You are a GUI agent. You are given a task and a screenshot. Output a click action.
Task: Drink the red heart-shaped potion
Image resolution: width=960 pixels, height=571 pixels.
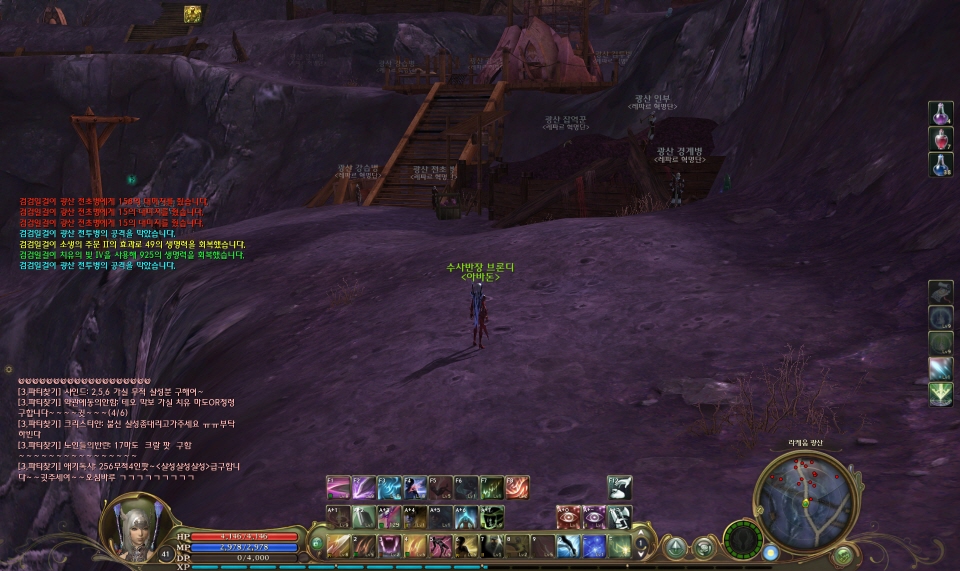coord(940,139)
